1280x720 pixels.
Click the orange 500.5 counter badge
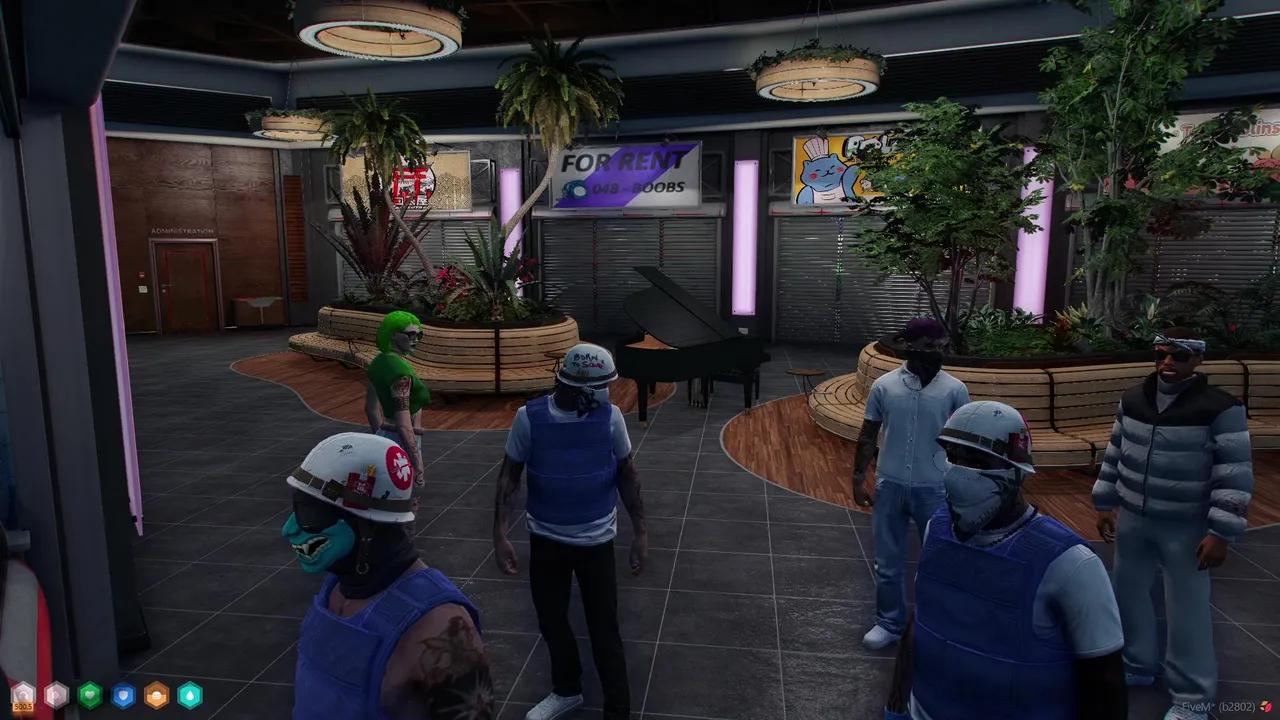[22, 707]
